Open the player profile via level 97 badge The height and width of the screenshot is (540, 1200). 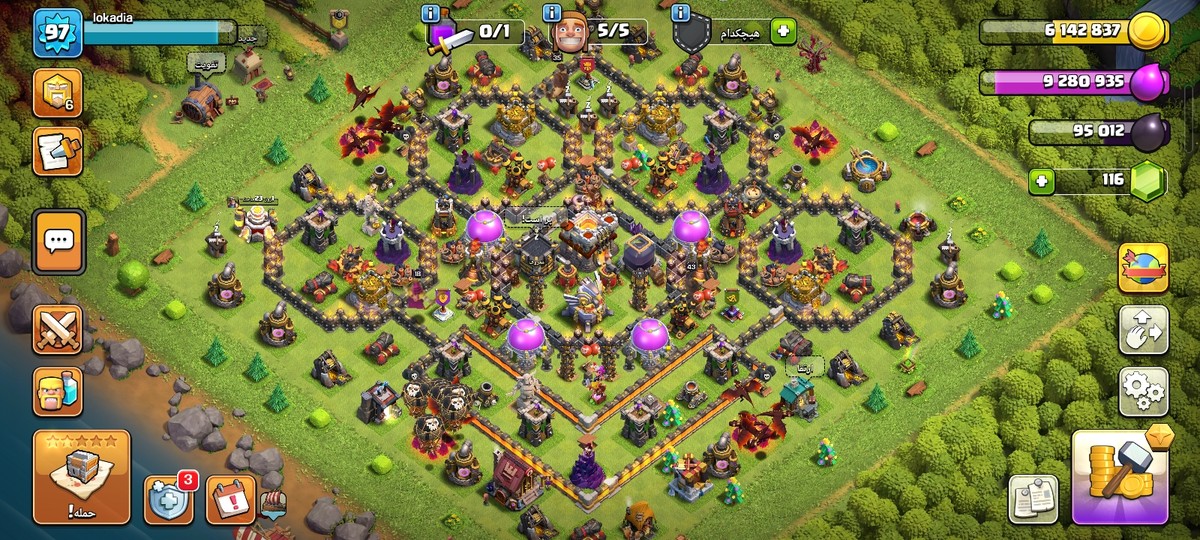[x=57, y=34]
